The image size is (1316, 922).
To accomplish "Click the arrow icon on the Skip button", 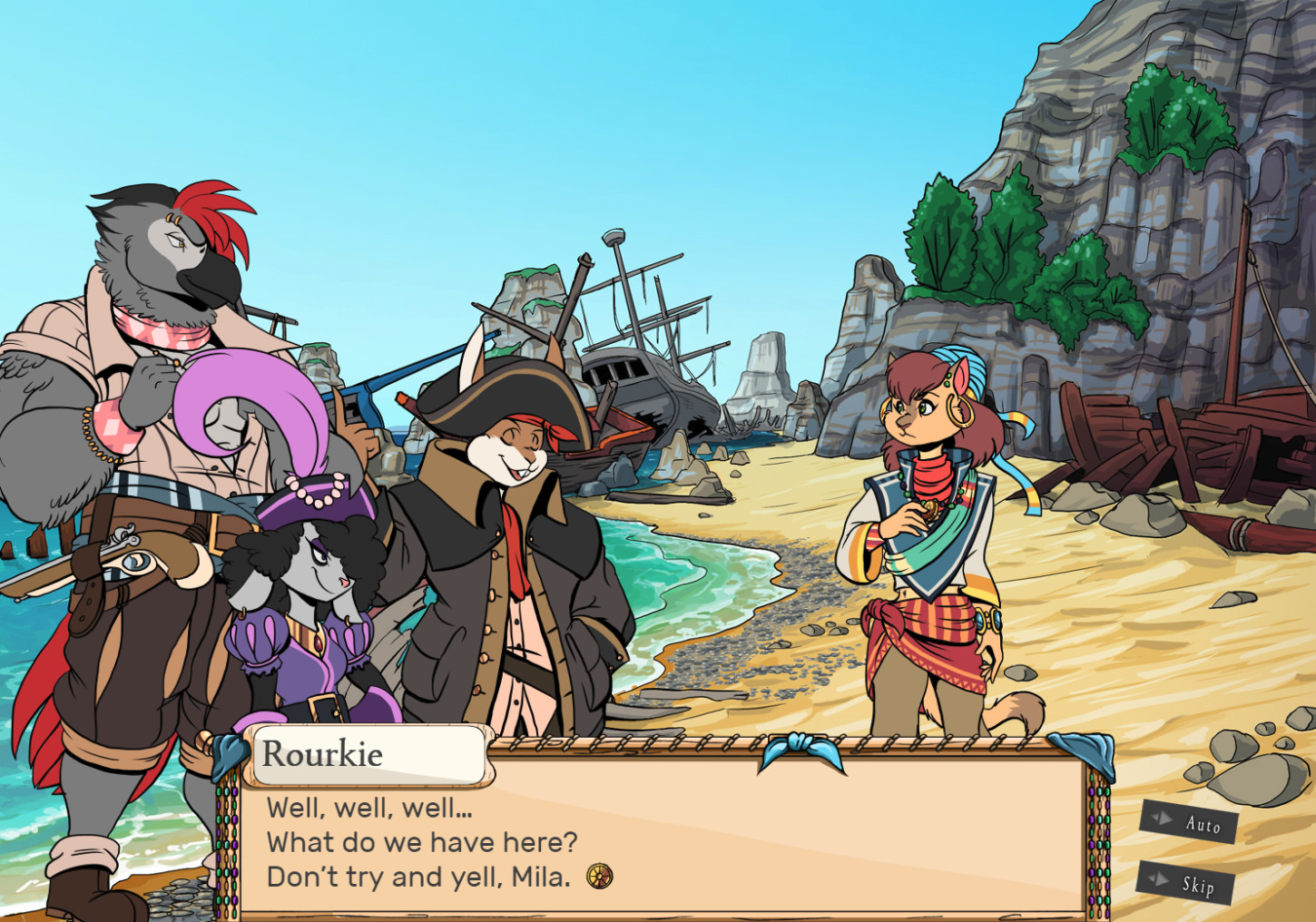I will 1158,881.
